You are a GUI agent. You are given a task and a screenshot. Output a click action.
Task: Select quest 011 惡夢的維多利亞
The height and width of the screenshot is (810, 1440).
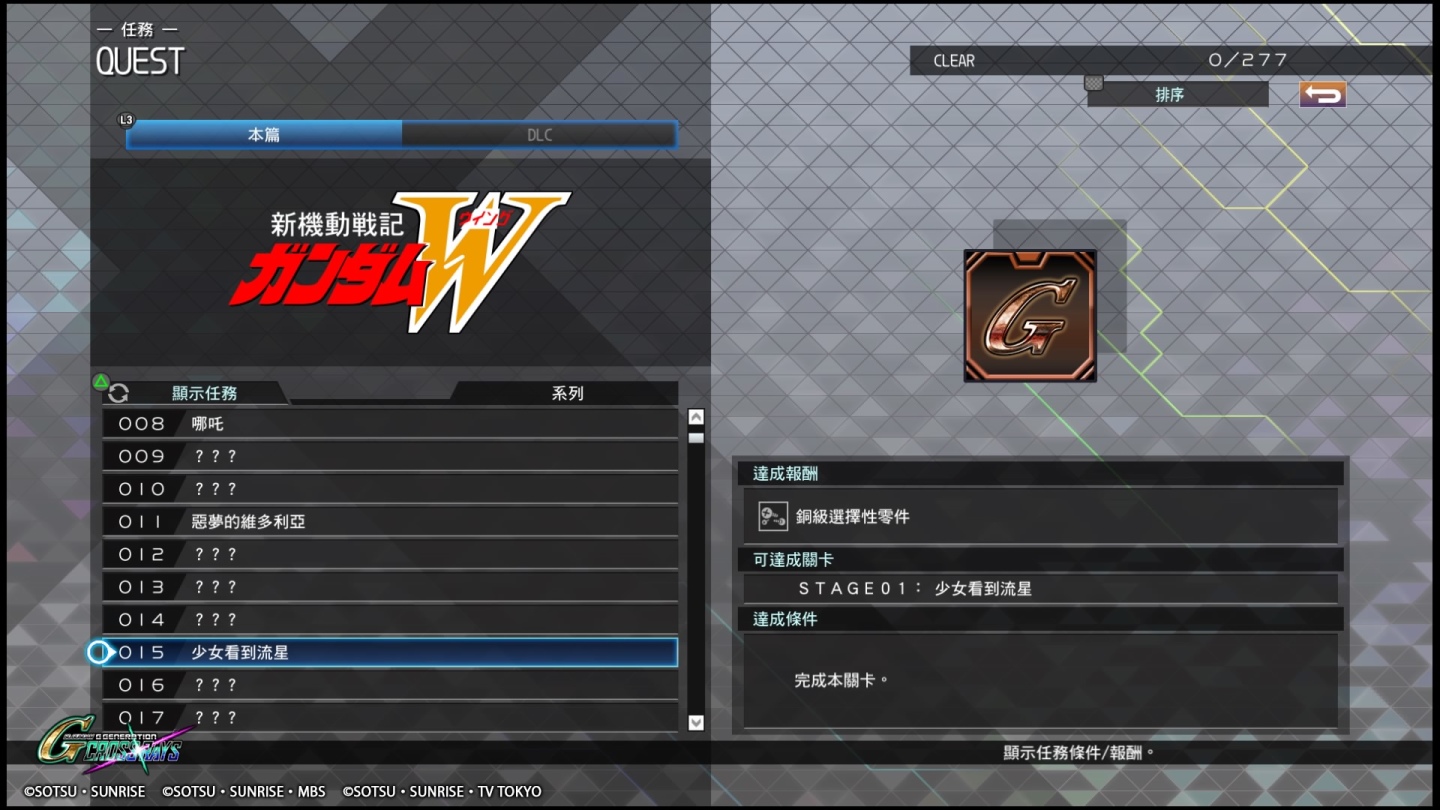pos(390,521)
